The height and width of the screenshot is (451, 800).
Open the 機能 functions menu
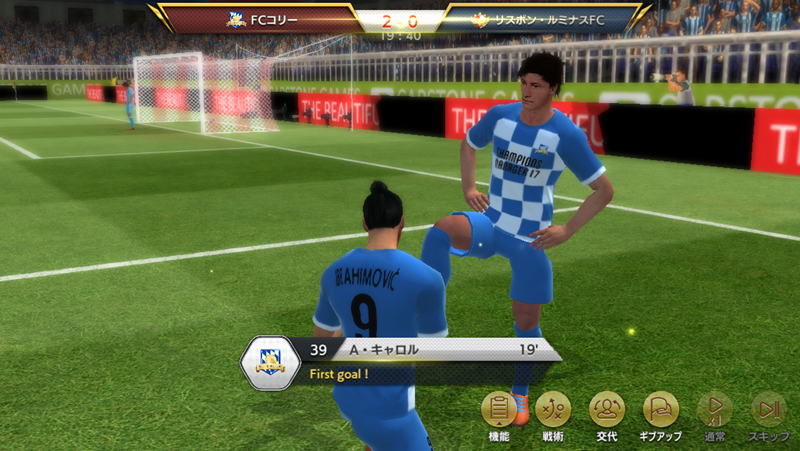[x=499, y=410]
